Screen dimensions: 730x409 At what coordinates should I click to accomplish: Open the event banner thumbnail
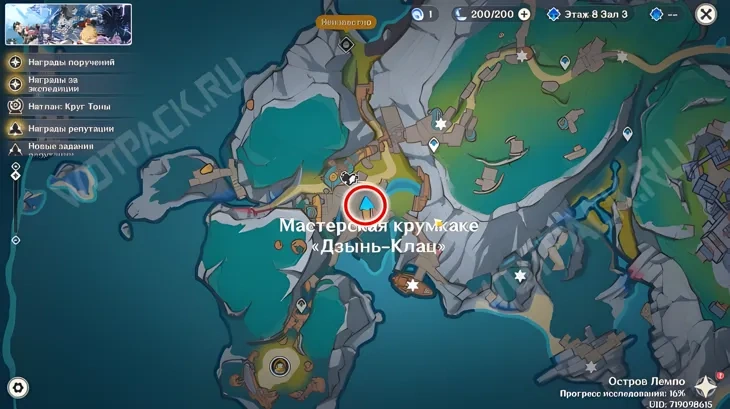tap(68, 24)
